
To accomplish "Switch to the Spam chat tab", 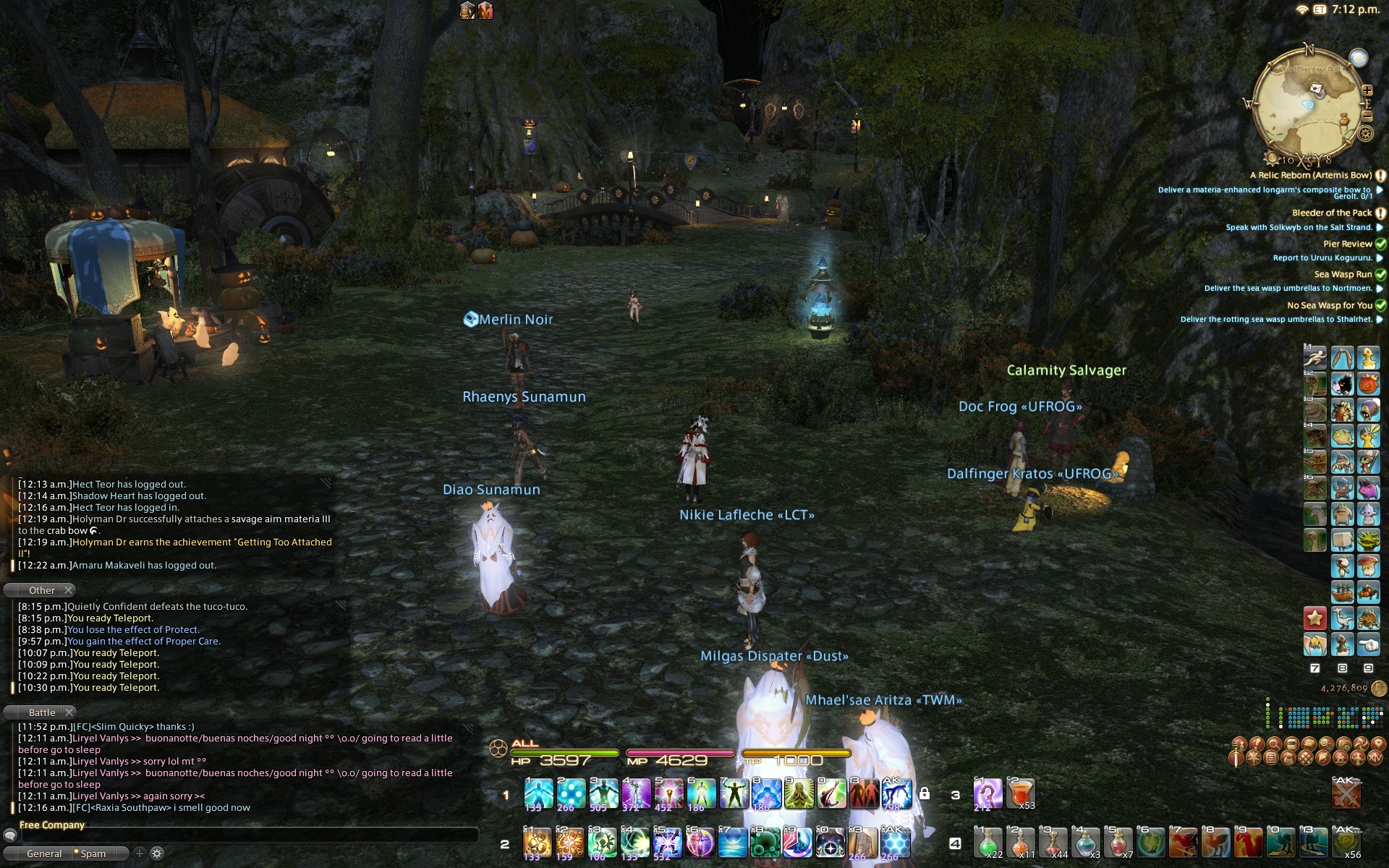I will (x=93, y=854).
